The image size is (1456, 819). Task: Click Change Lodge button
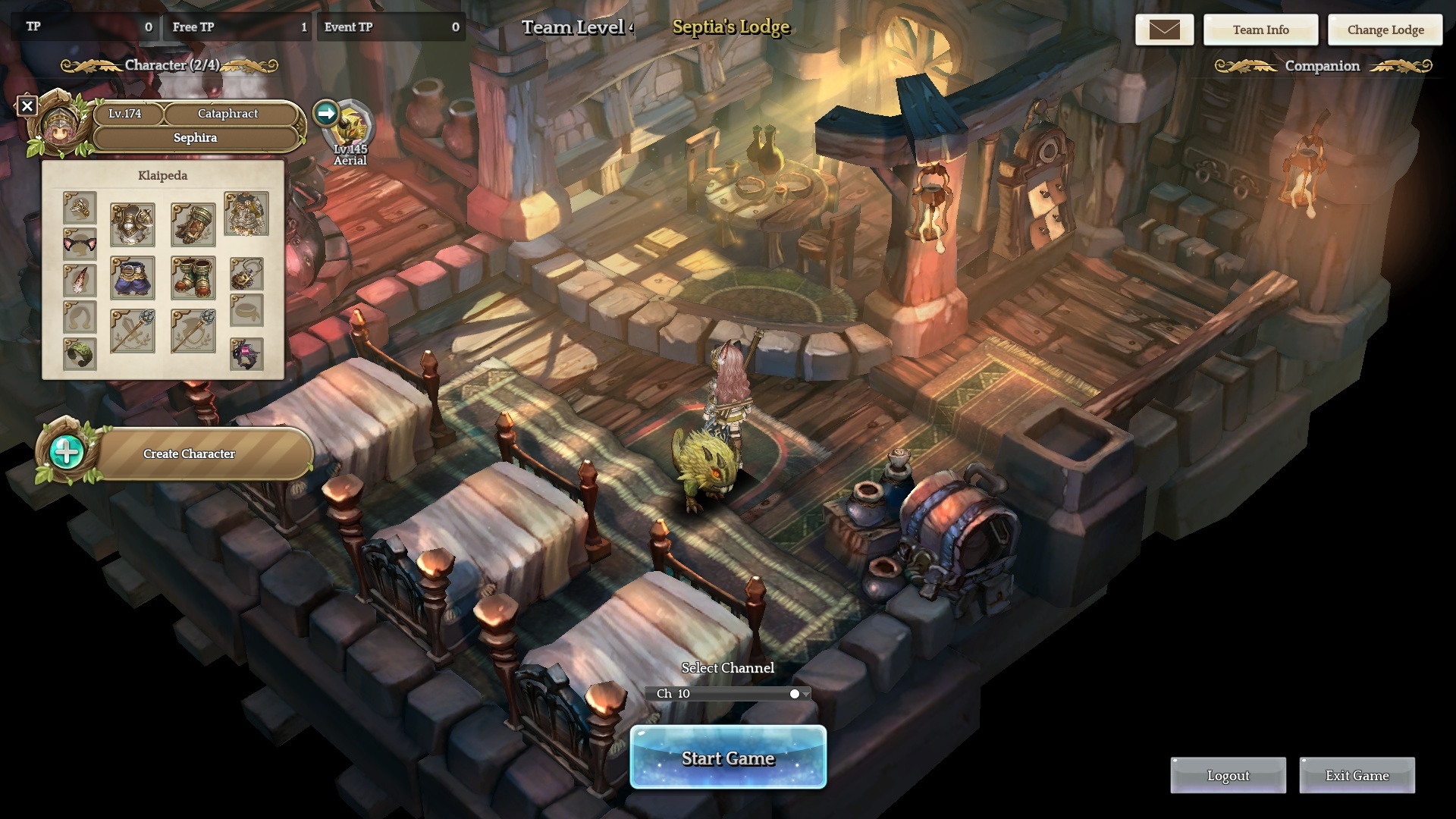point(1385,30)
